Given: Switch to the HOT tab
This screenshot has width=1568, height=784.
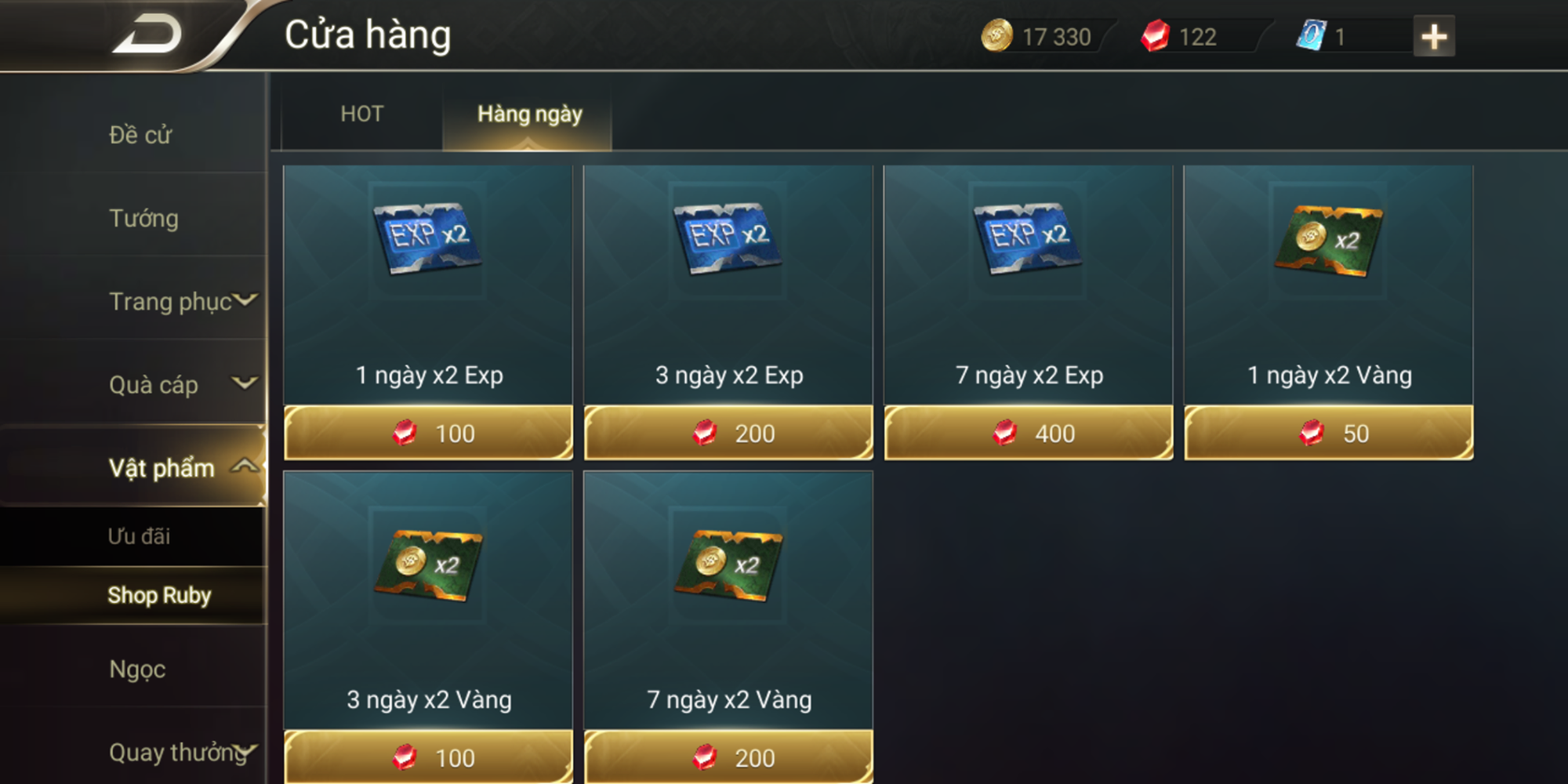Looking at the screenshot, I should (x=361, y=114).
